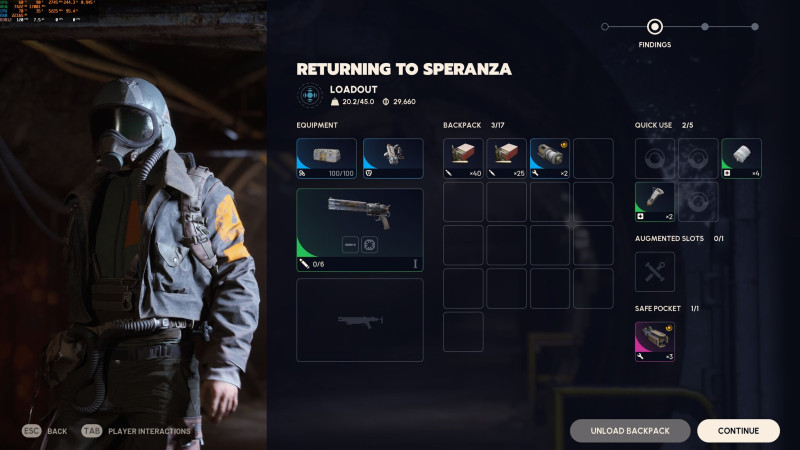Select the backpack equipment slot showing 100/100
Screen dimensions: 800x450
326,158
